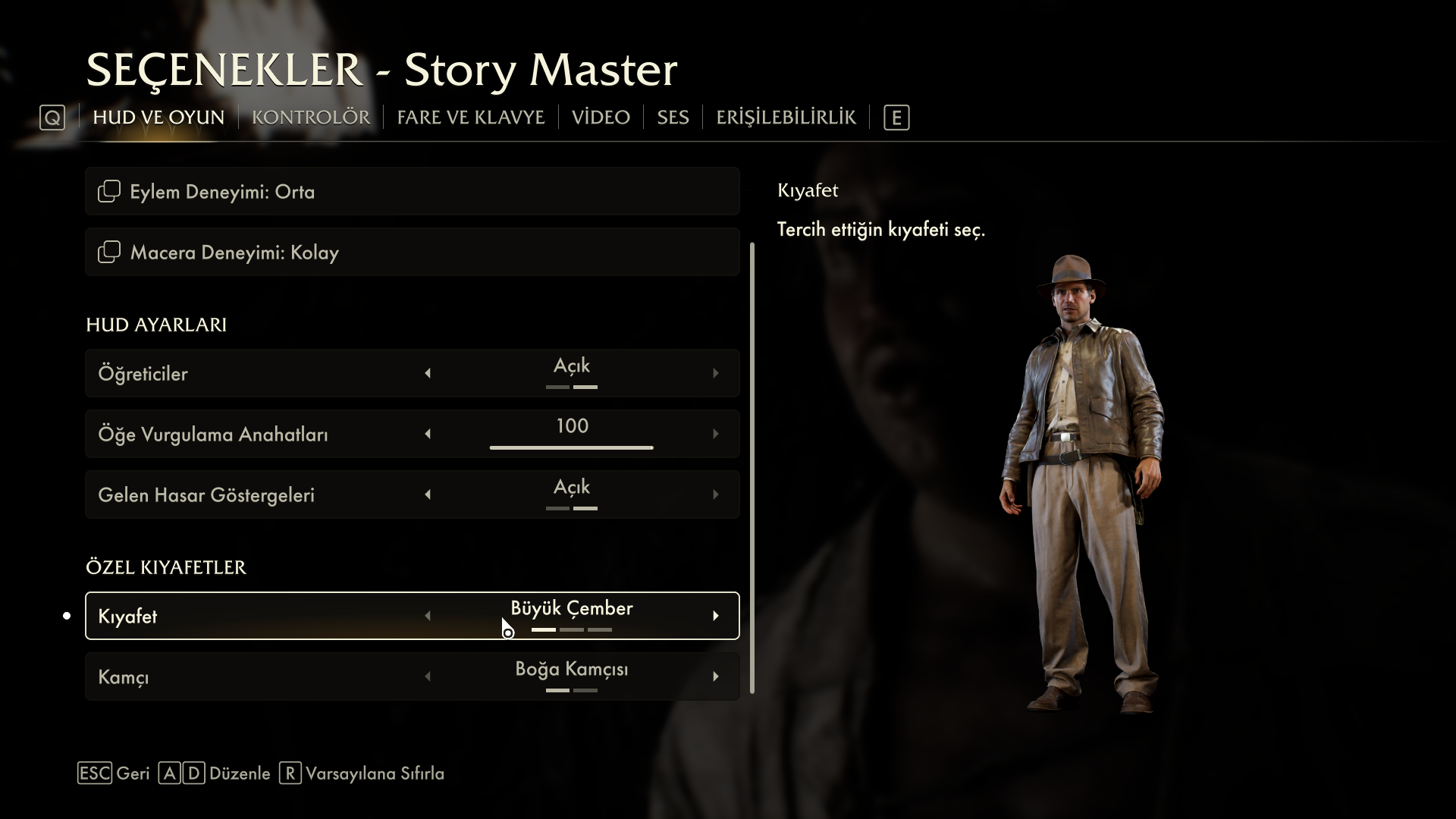
Task: Switch to the KONTROLÖR tab
Action: 310,118
